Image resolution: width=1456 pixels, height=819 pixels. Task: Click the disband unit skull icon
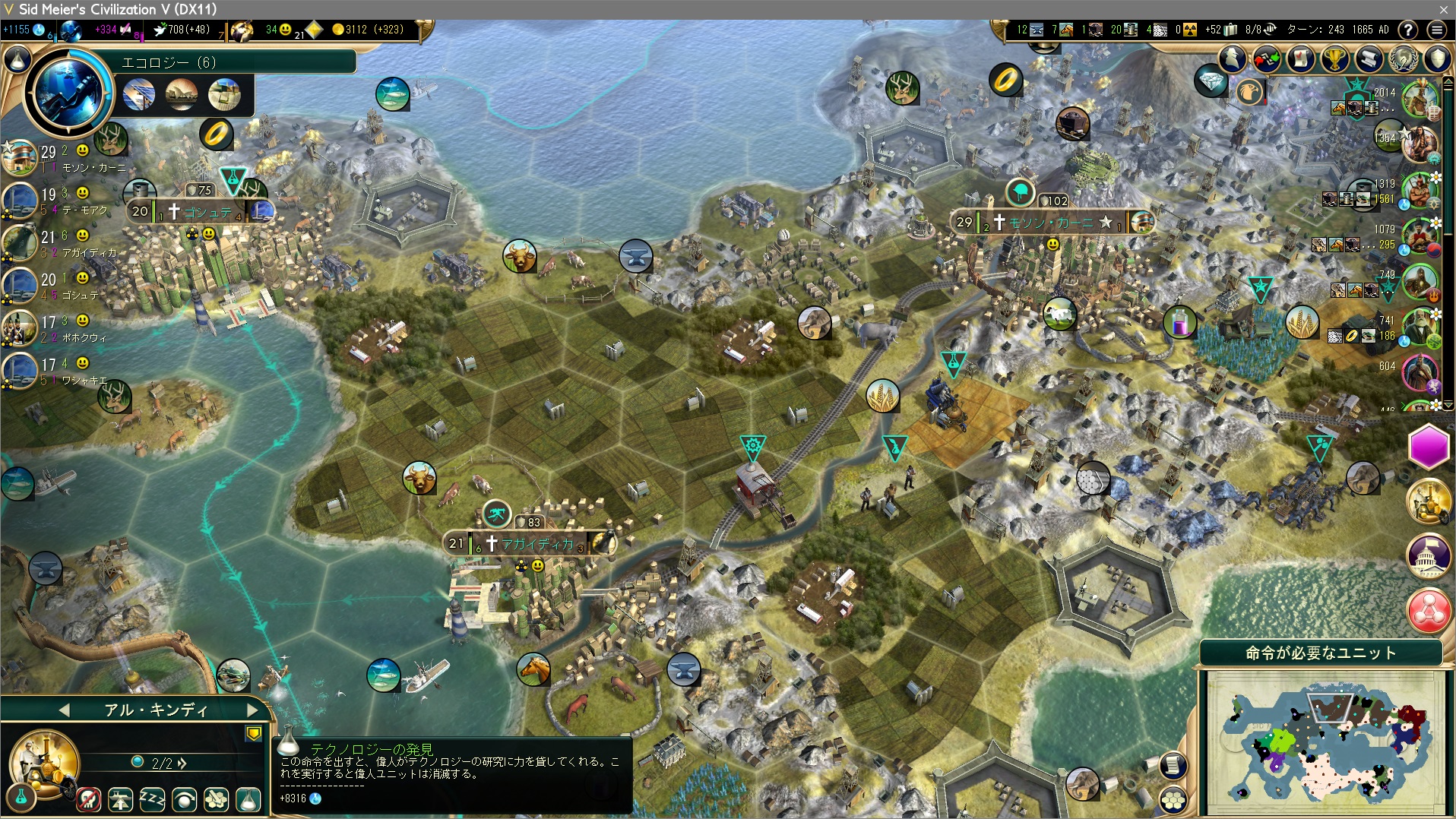click(89, 799)
